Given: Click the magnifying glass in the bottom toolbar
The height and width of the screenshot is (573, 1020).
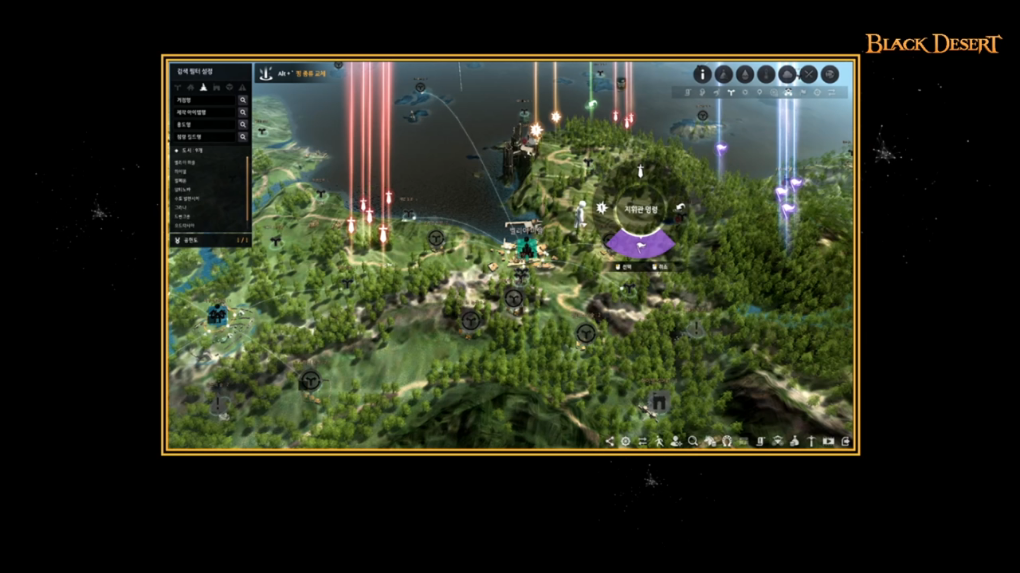Looking at the screenshot, I should 692,441.
